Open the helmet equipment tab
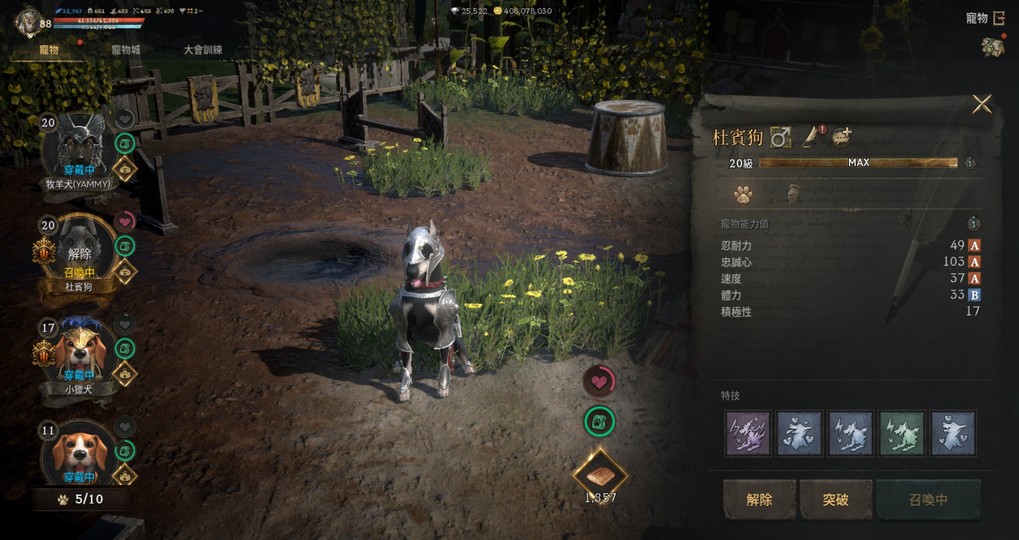The height and width of the screenshot is (540, 1019). pos(795,194)
